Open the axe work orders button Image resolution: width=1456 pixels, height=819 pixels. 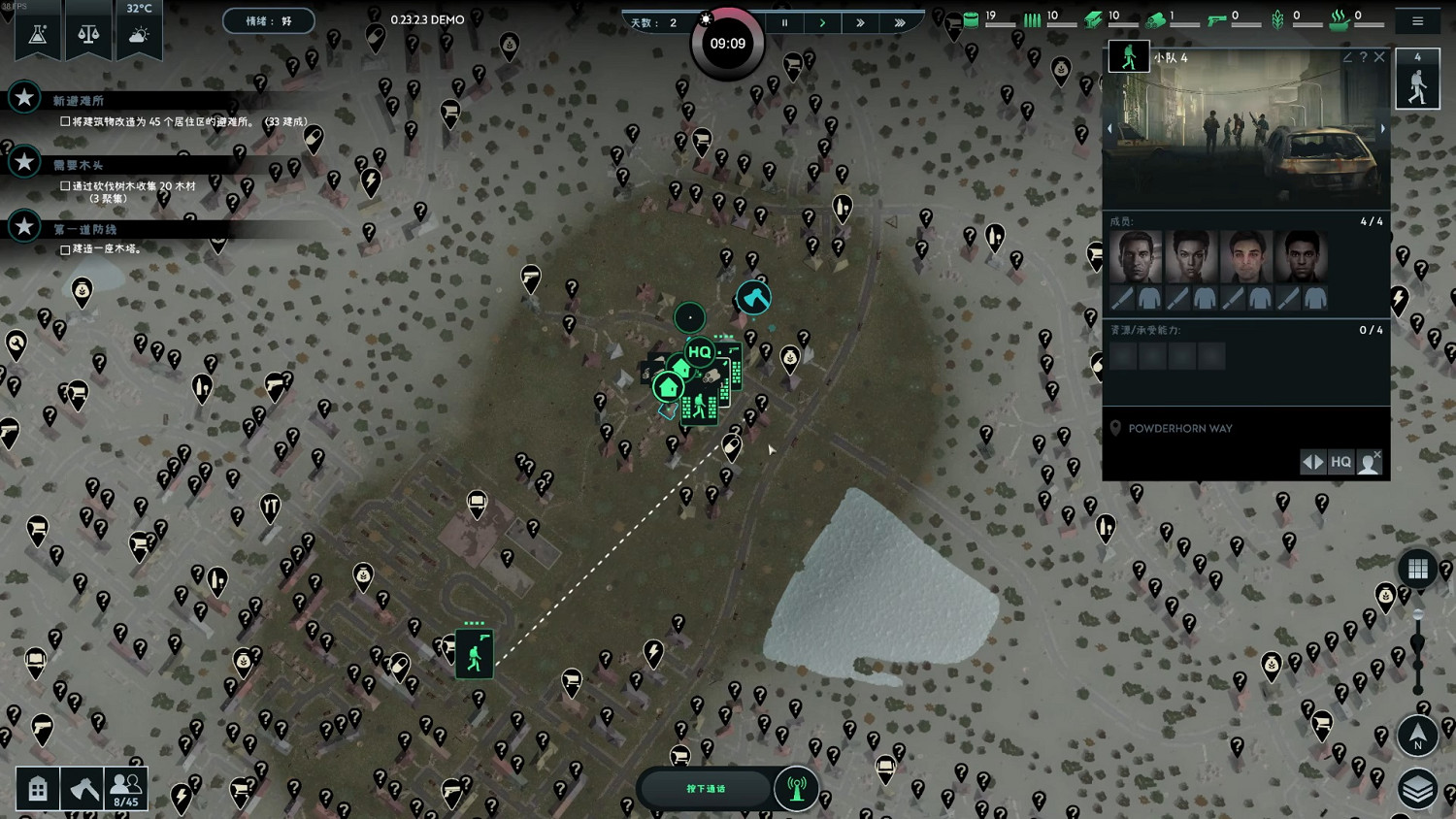(83, 789)
